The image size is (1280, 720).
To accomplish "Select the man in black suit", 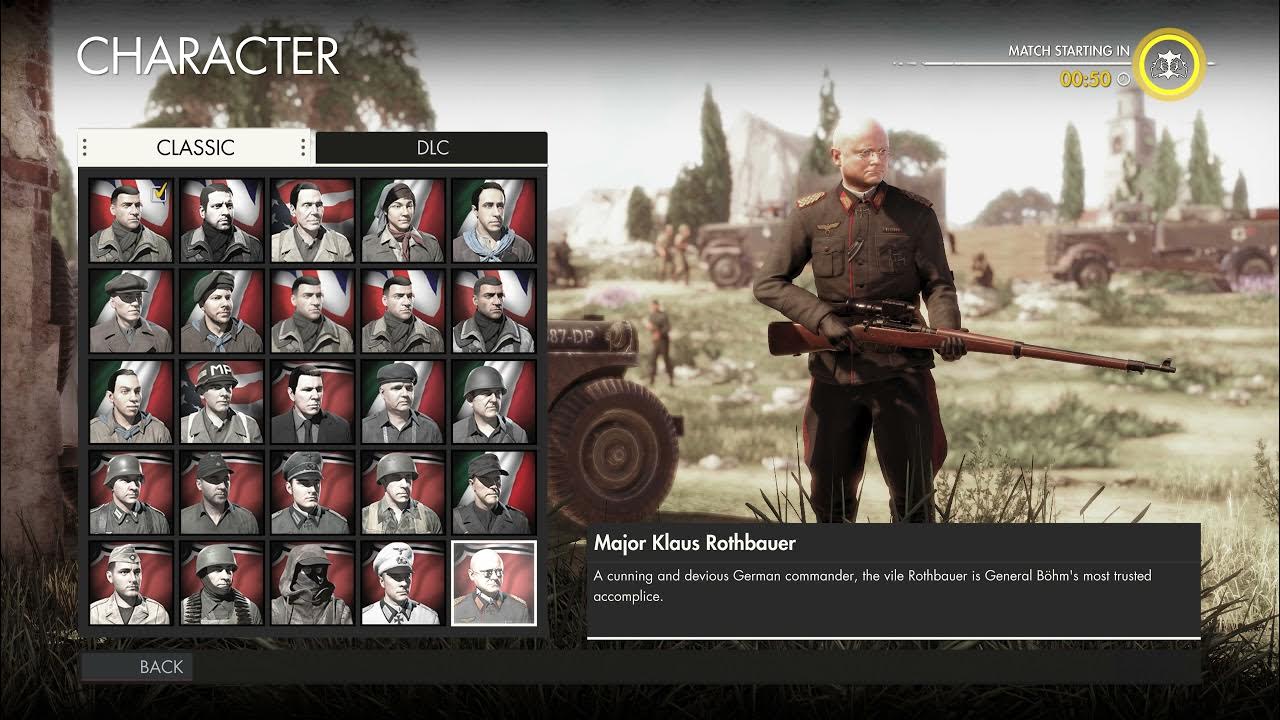I will coord(312,402).
